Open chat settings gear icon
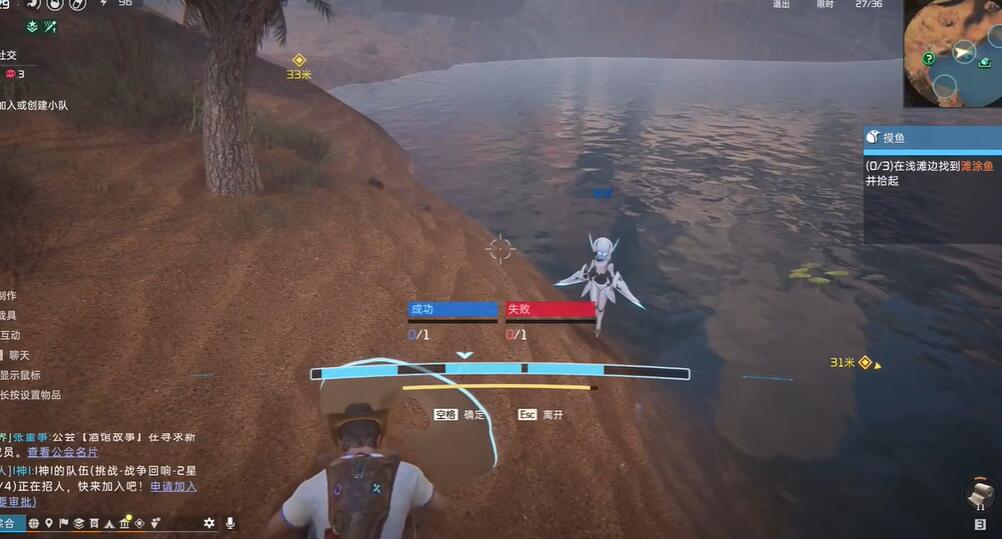This screenshot has width=1002, height=539. [209, 523]
